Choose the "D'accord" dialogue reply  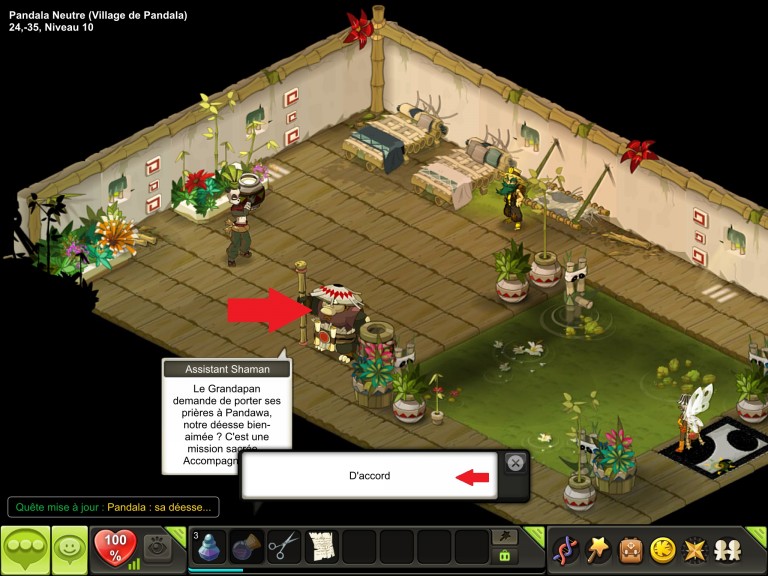click(x=370, y=476)
